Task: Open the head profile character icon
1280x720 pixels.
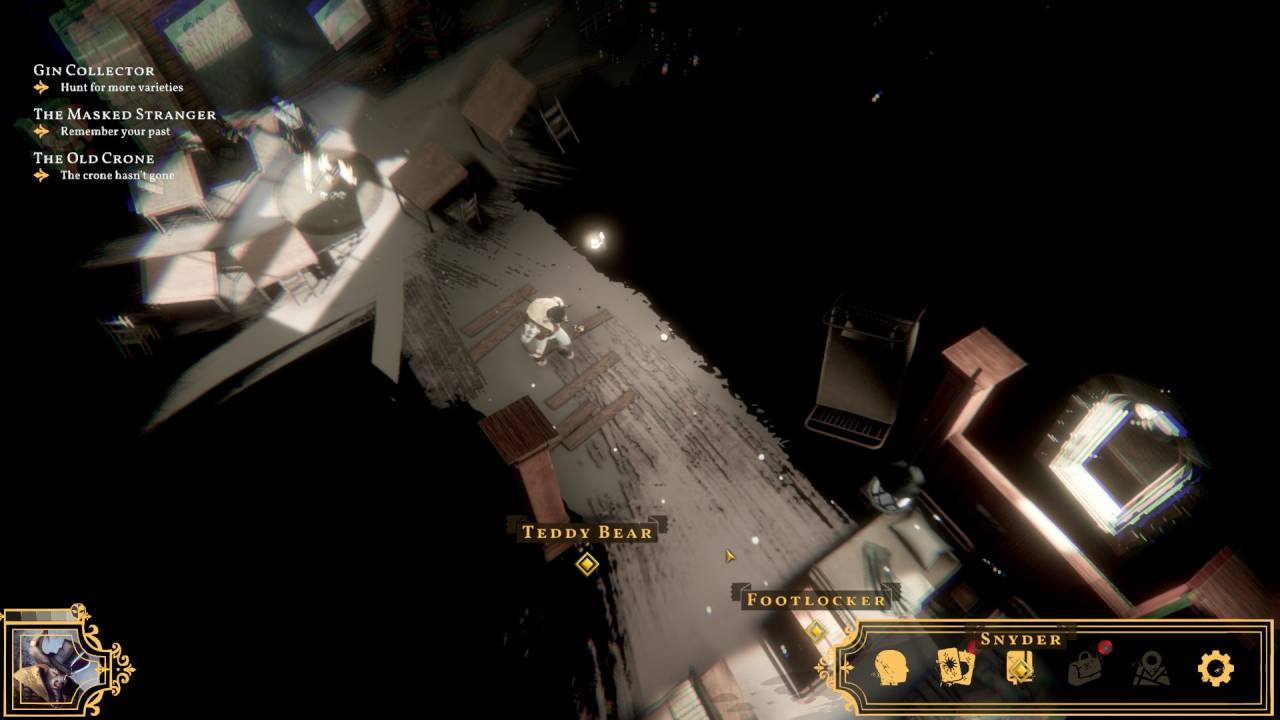Action: (x=890, y=667)
